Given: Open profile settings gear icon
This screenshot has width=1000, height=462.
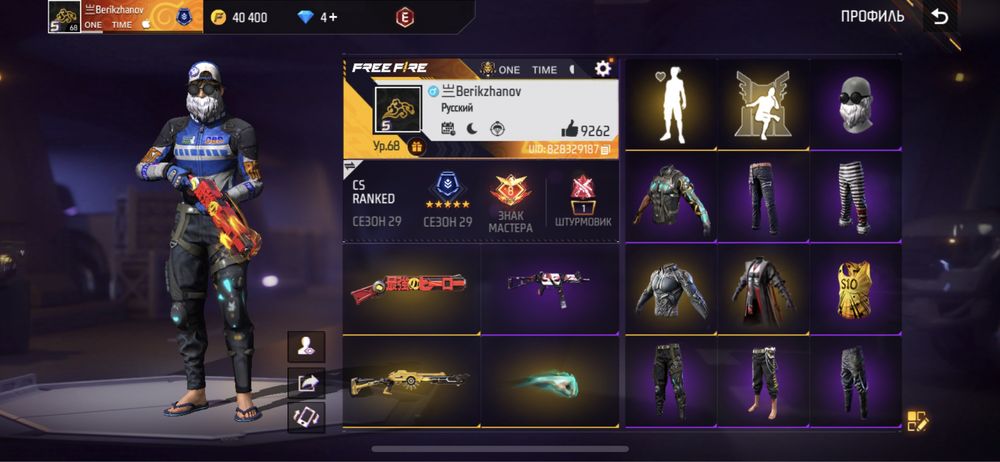Looking at the screenshot, I should coord(602,68).
